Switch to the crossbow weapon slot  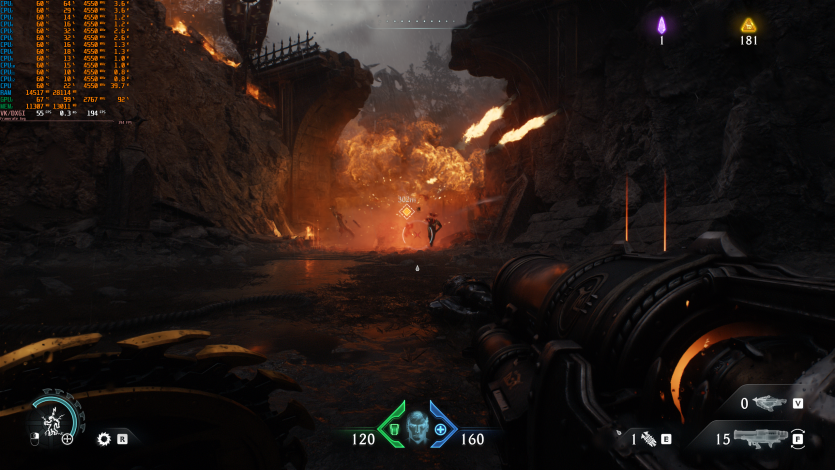(770, 403)
